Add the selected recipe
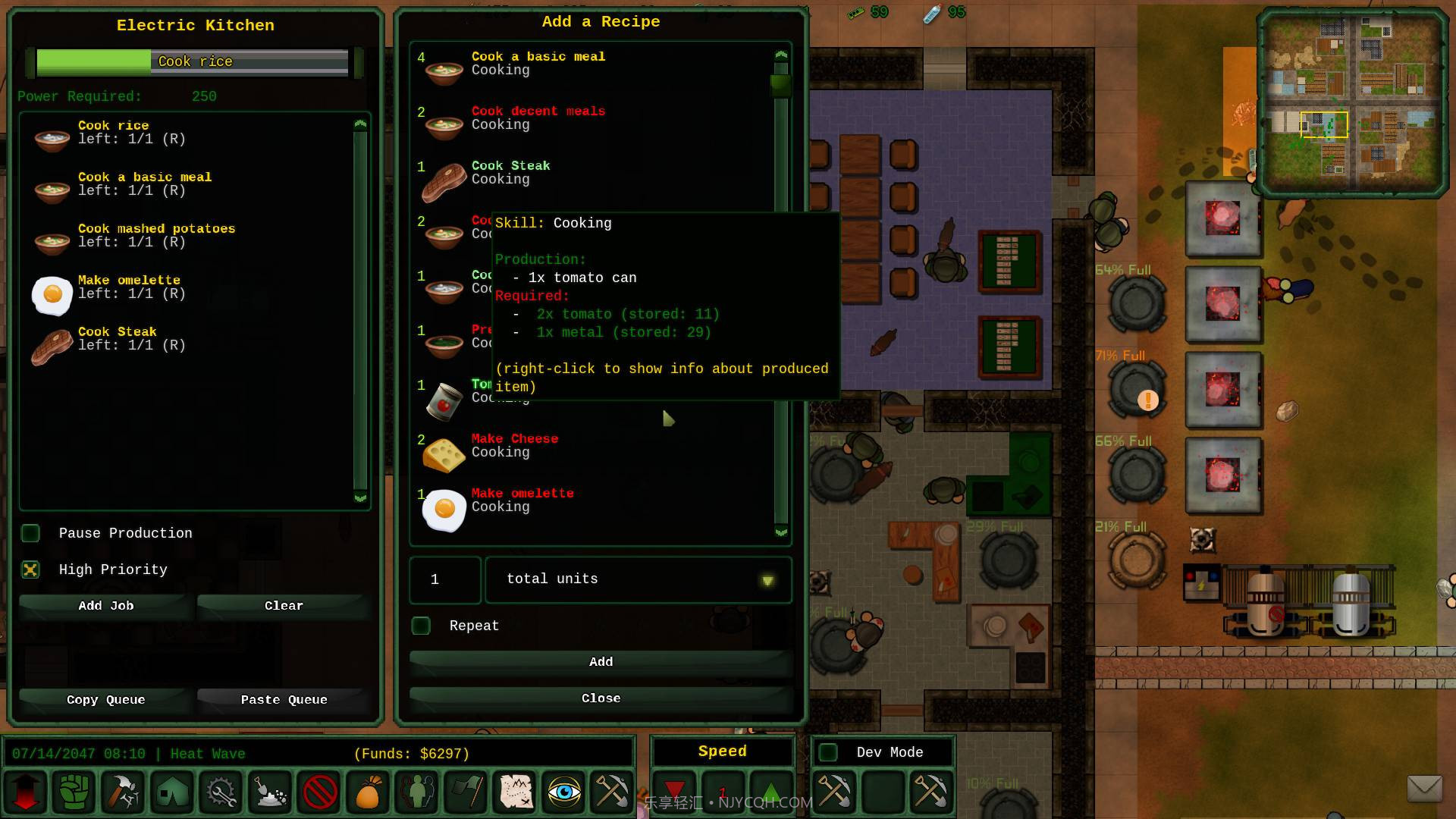 (601, 662)
